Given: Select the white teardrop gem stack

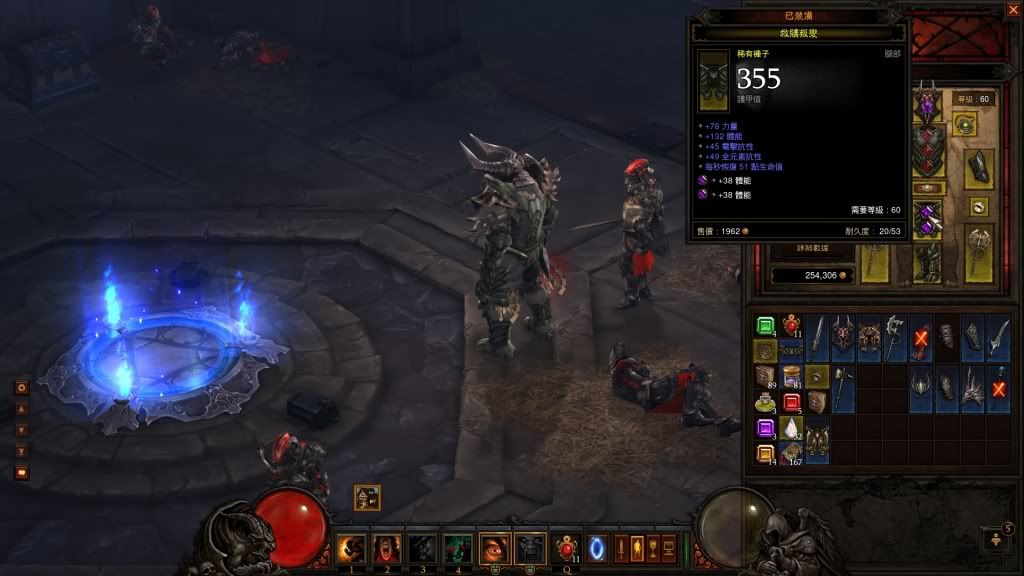Looking at the screenshot, I should coord(791,429).
